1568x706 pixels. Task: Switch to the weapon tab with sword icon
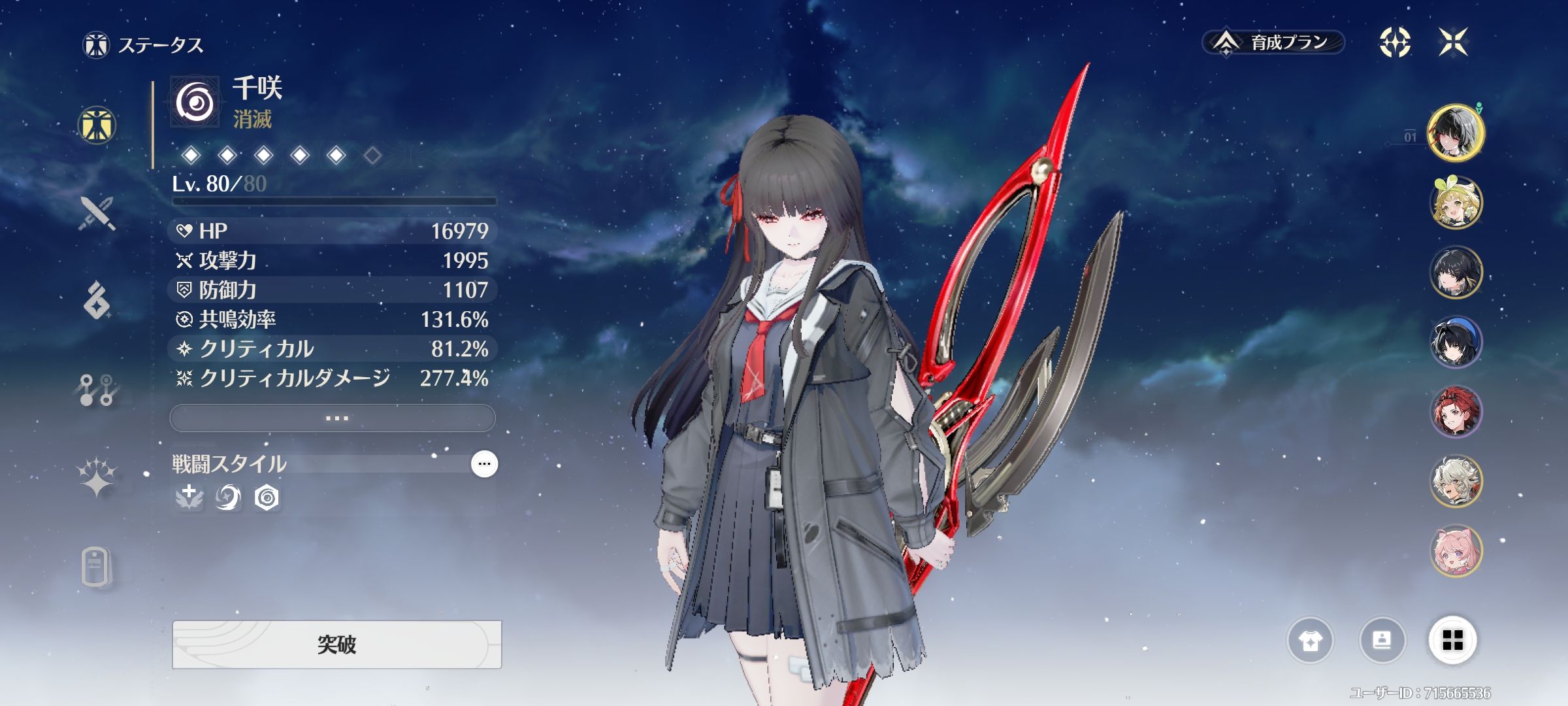pos(97,212)
